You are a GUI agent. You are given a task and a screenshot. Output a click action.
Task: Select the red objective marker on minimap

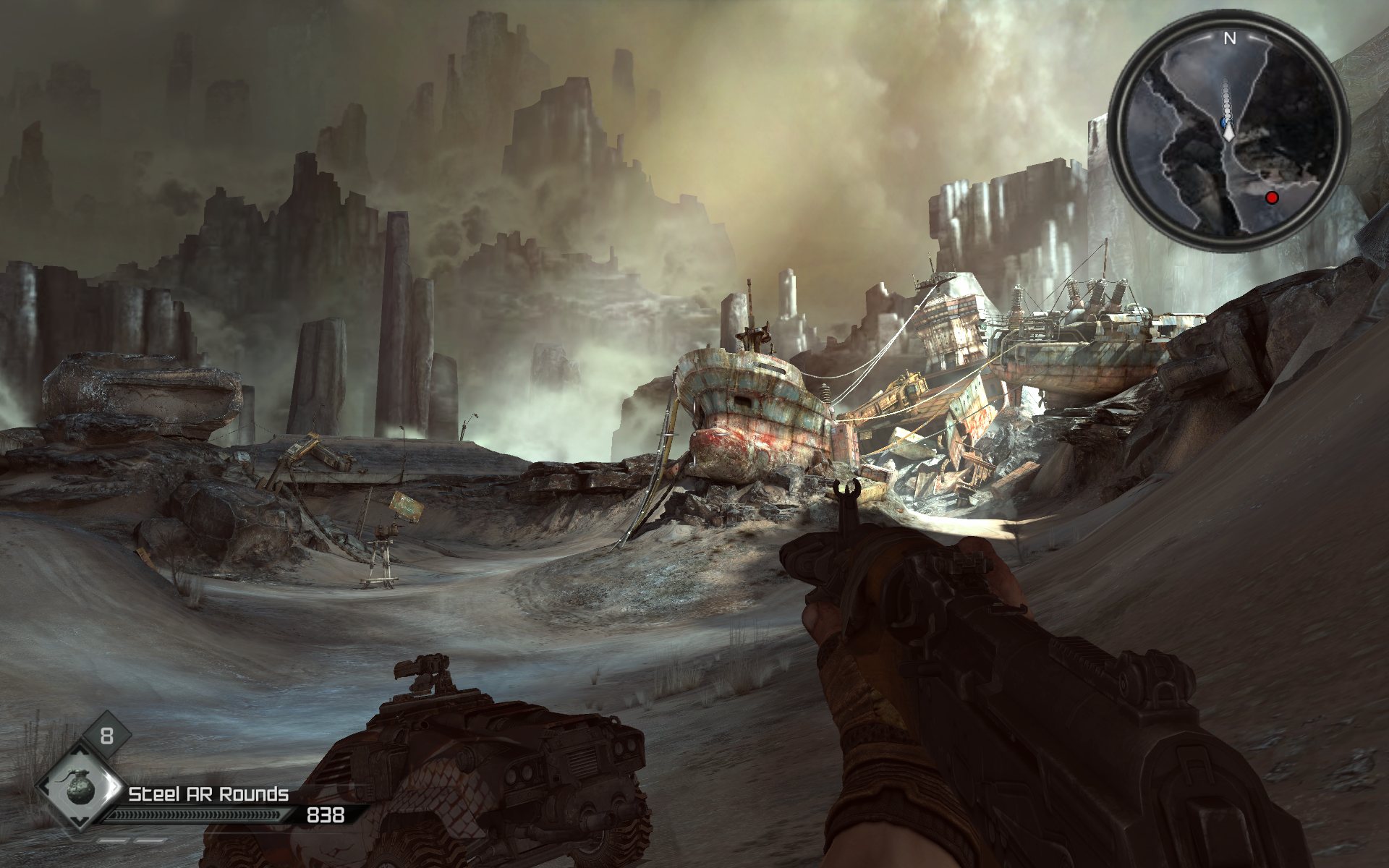tap(1272, 197)
